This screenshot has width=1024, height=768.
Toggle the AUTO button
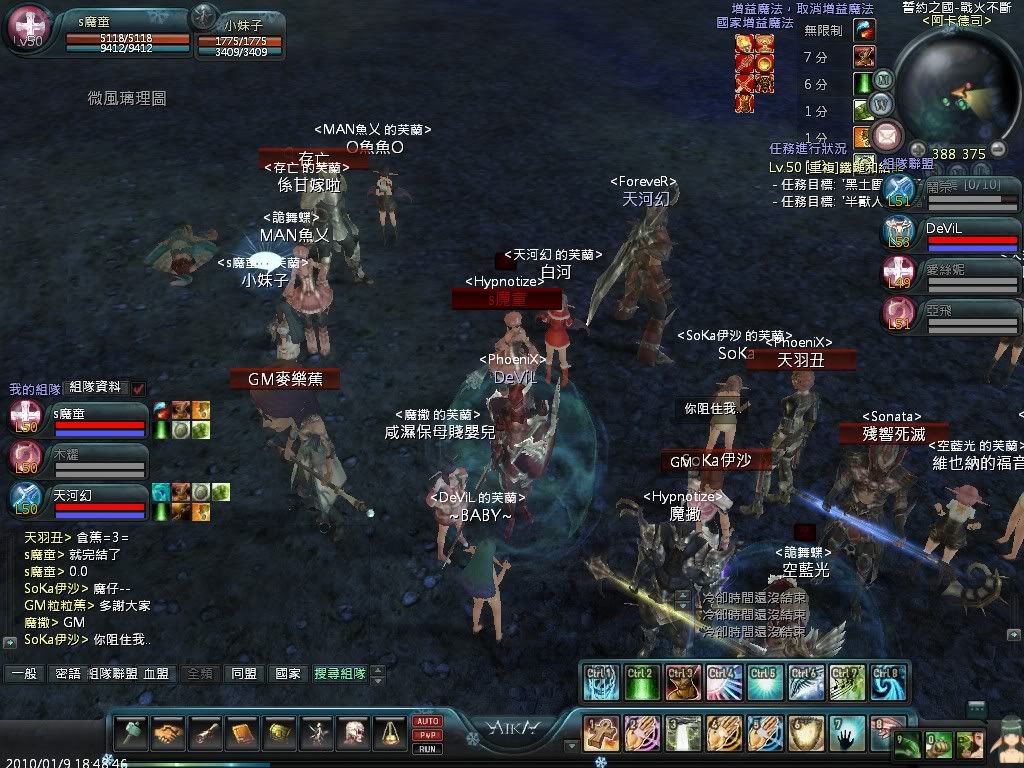(x=427, y=721)
